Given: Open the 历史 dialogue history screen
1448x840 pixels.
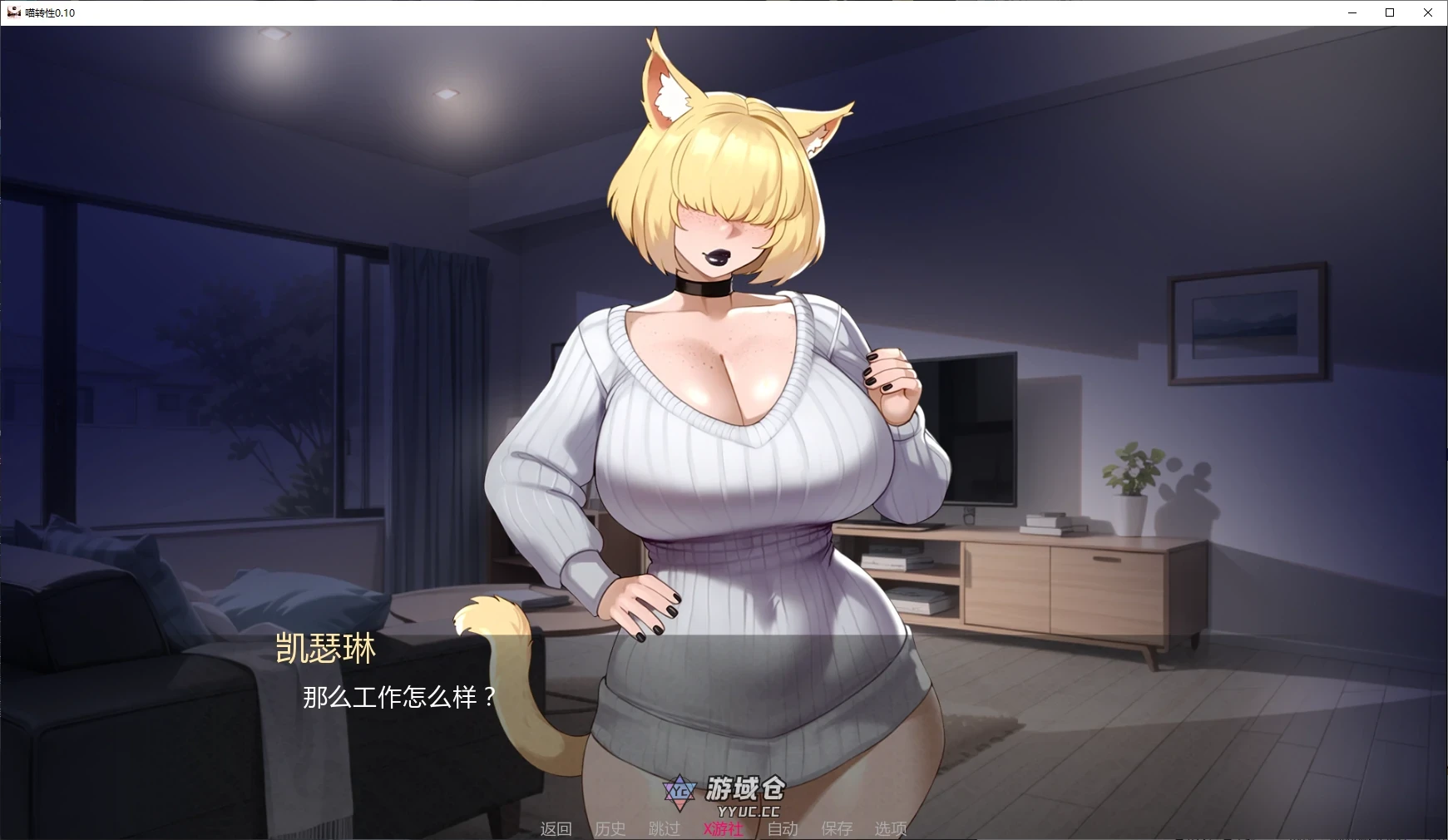Looking at the screenshot, I should (x=610, y=828).
